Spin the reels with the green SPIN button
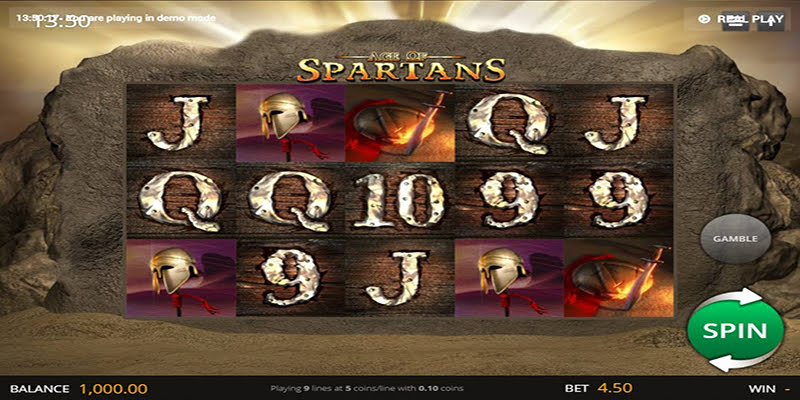800x400 pixels. tap(734, 330)
